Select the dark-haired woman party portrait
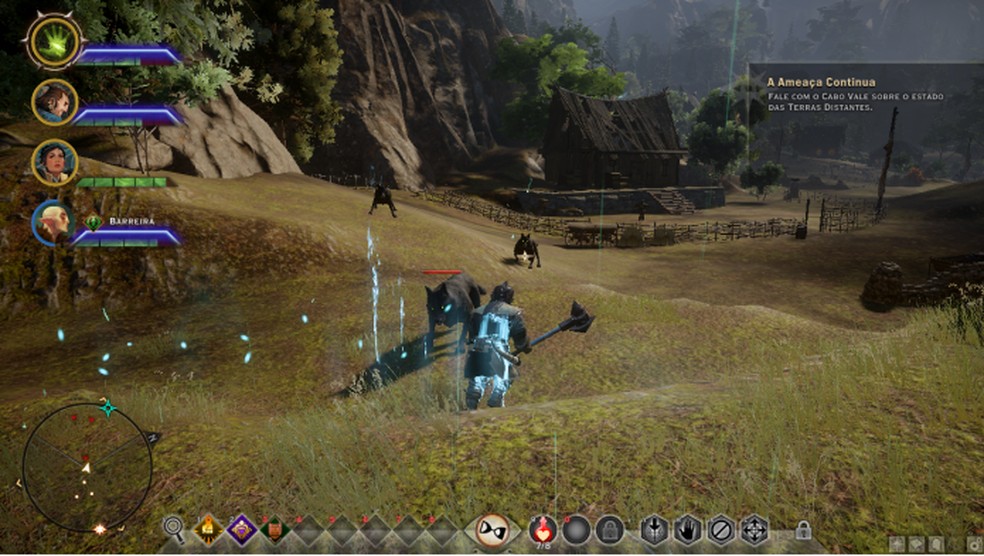The width and height of the screenshot is (984, 556). click(54, 161)
